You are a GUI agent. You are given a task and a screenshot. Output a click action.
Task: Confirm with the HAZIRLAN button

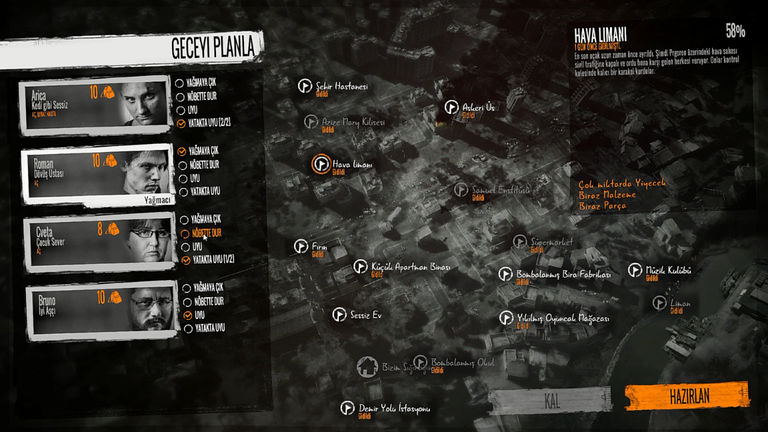point(690,396)
